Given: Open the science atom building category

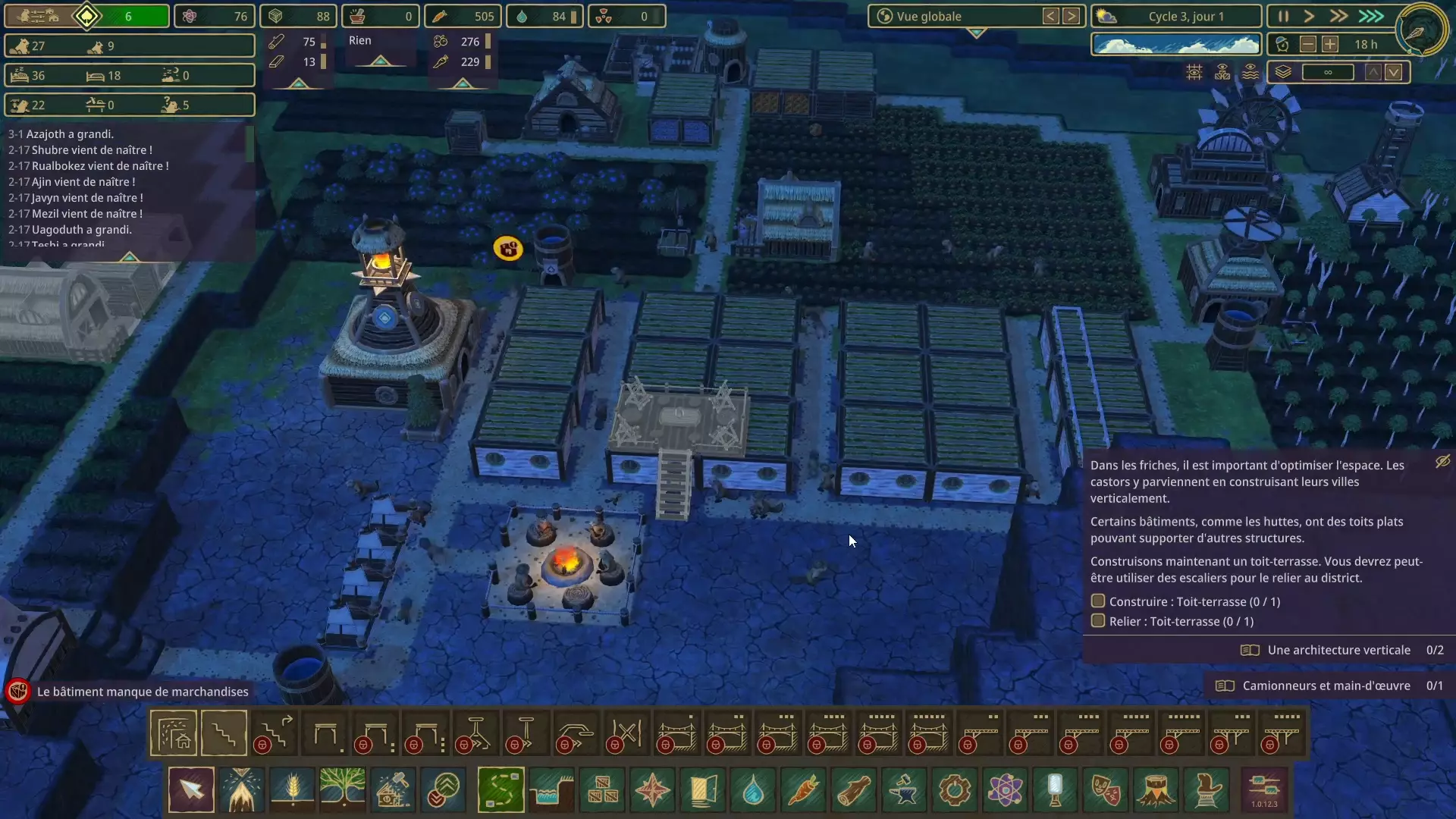Looking at the screenshot, I should coord(1006,789).
